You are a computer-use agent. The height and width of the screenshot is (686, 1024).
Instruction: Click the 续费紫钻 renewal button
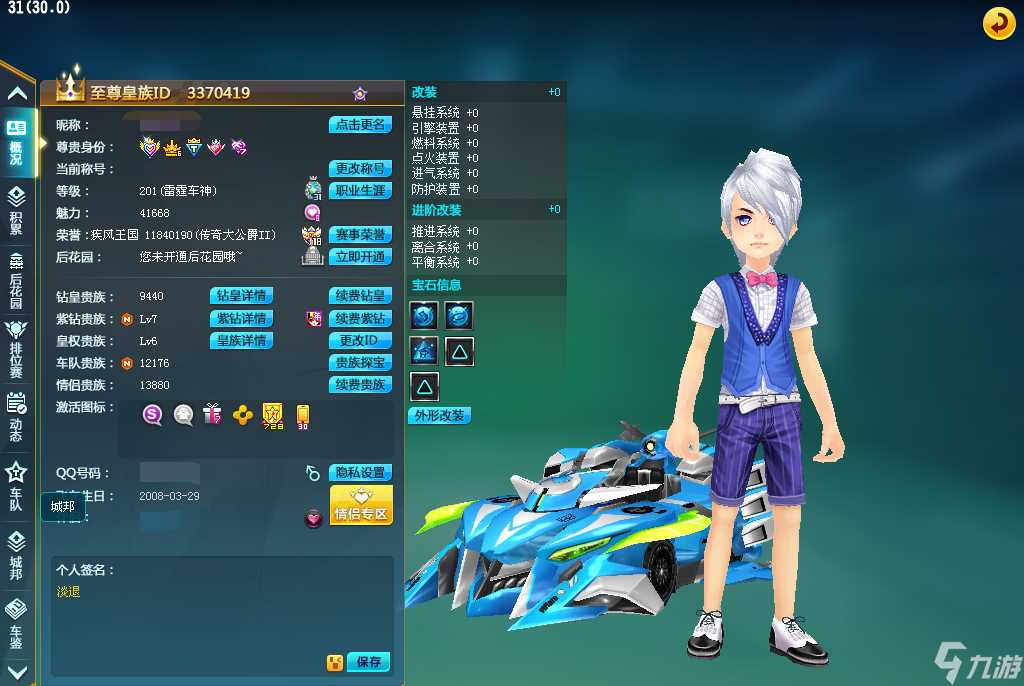point(360,319)
